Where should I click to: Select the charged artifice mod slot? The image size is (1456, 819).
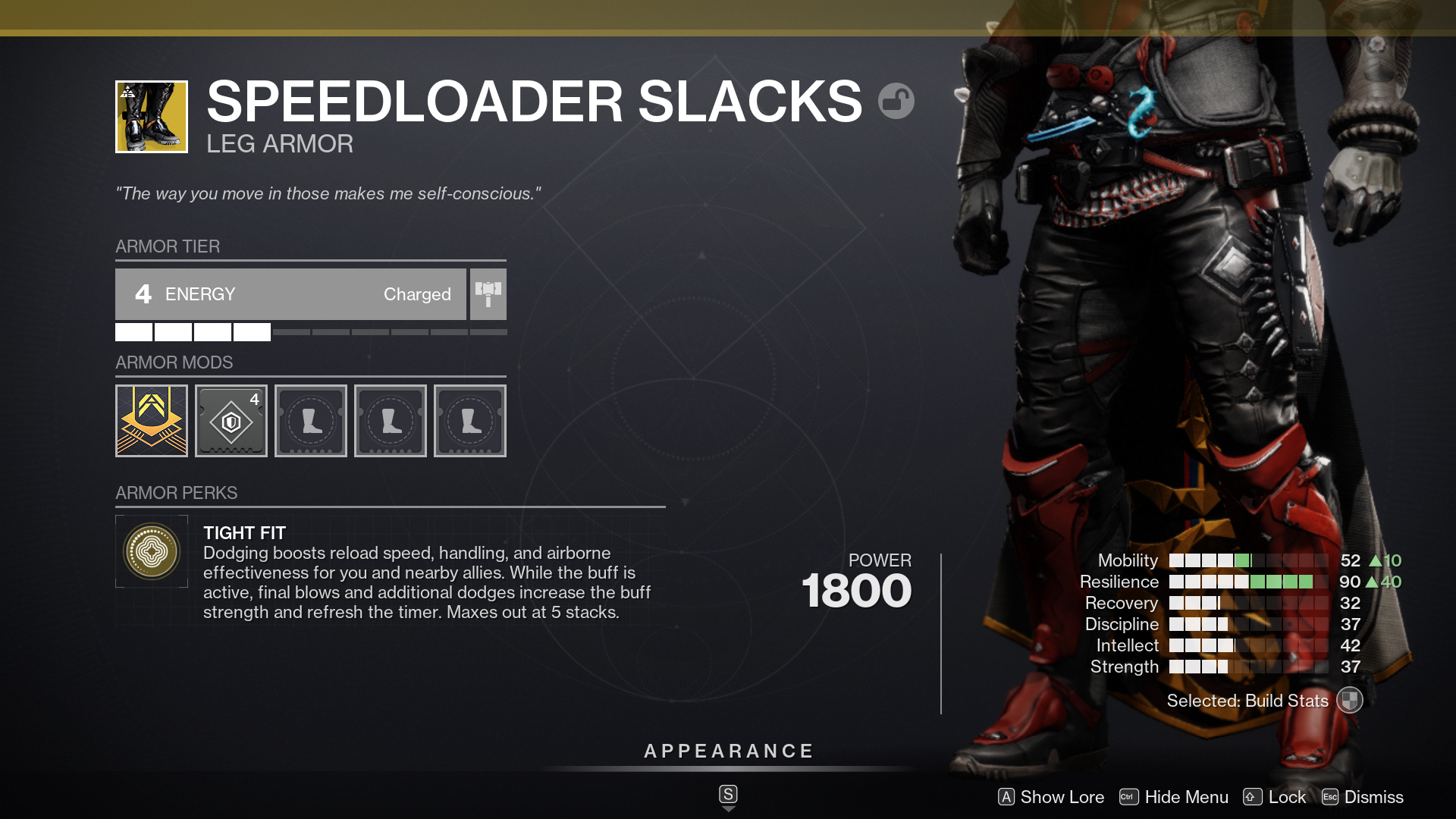coord(231,420)
